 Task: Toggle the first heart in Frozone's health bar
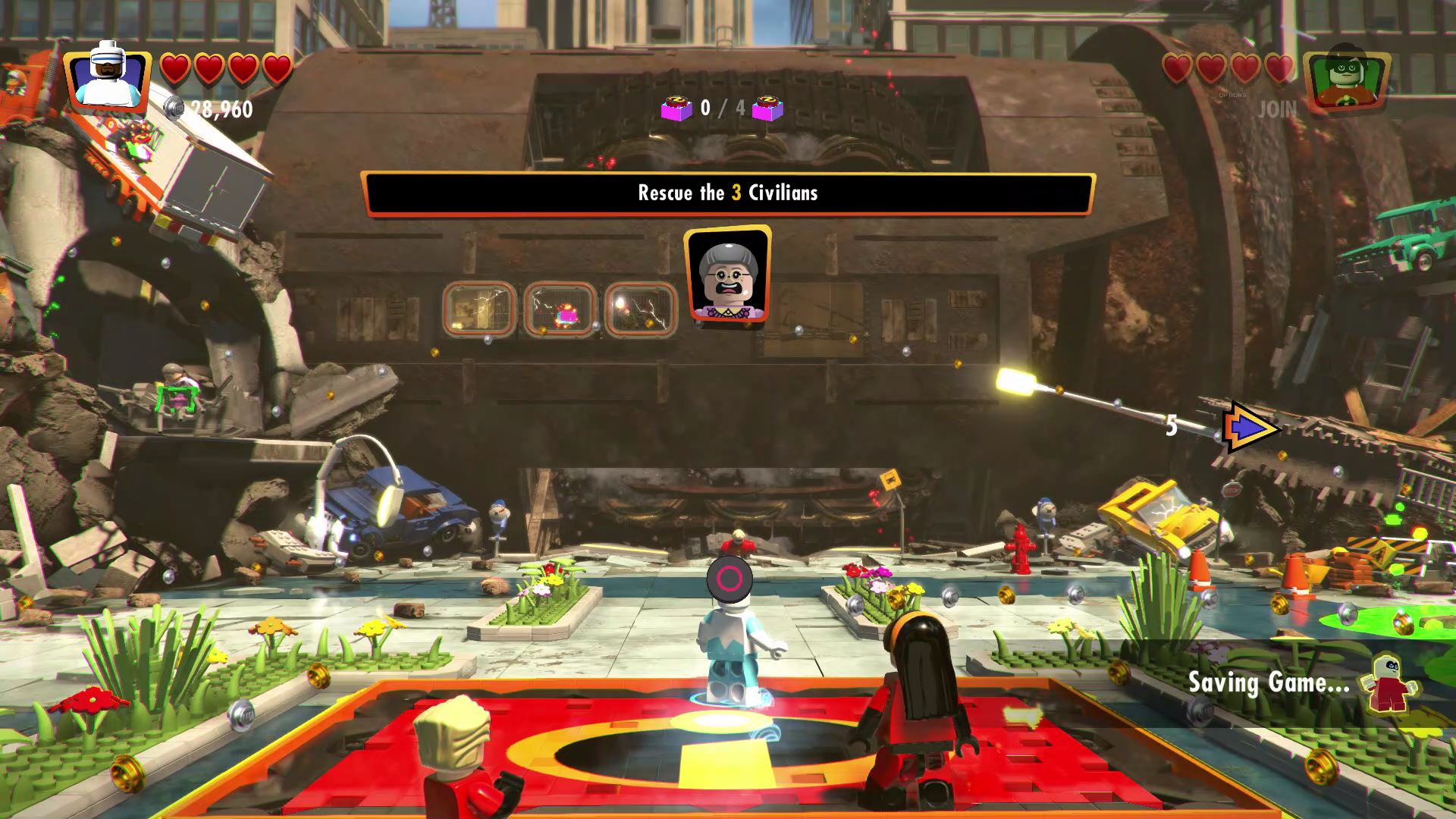pyautogui.click(x=177, y=67)
